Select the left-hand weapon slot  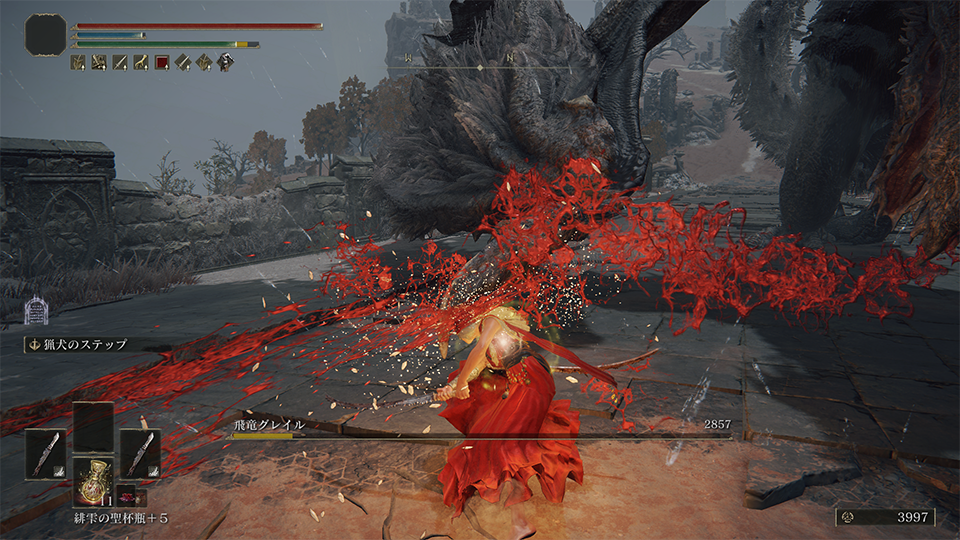pyautogui.click(x=46, y=453)
